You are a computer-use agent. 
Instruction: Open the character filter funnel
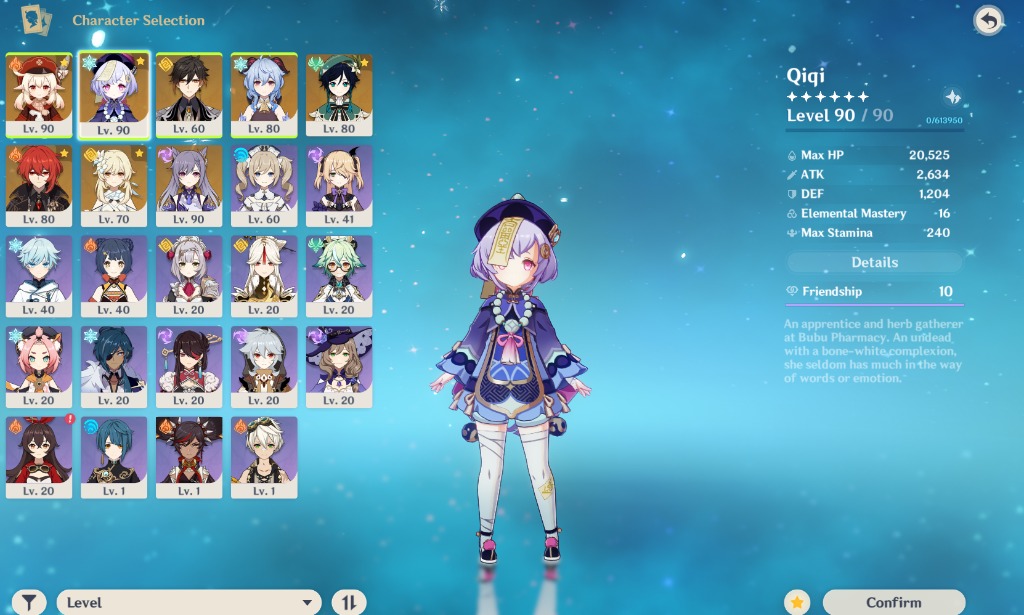[x=31, y=602]
